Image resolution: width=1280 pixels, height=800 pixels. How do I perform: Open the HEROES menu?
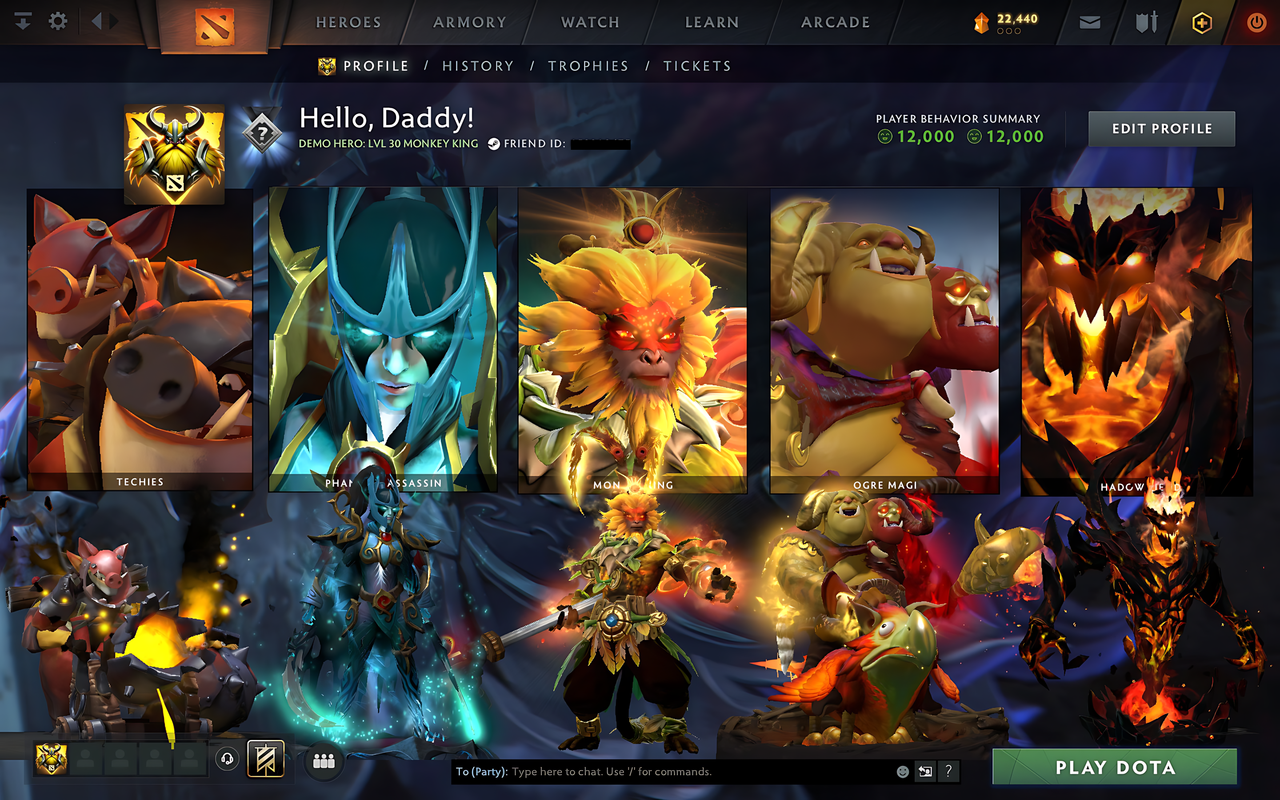coord(348,22)
